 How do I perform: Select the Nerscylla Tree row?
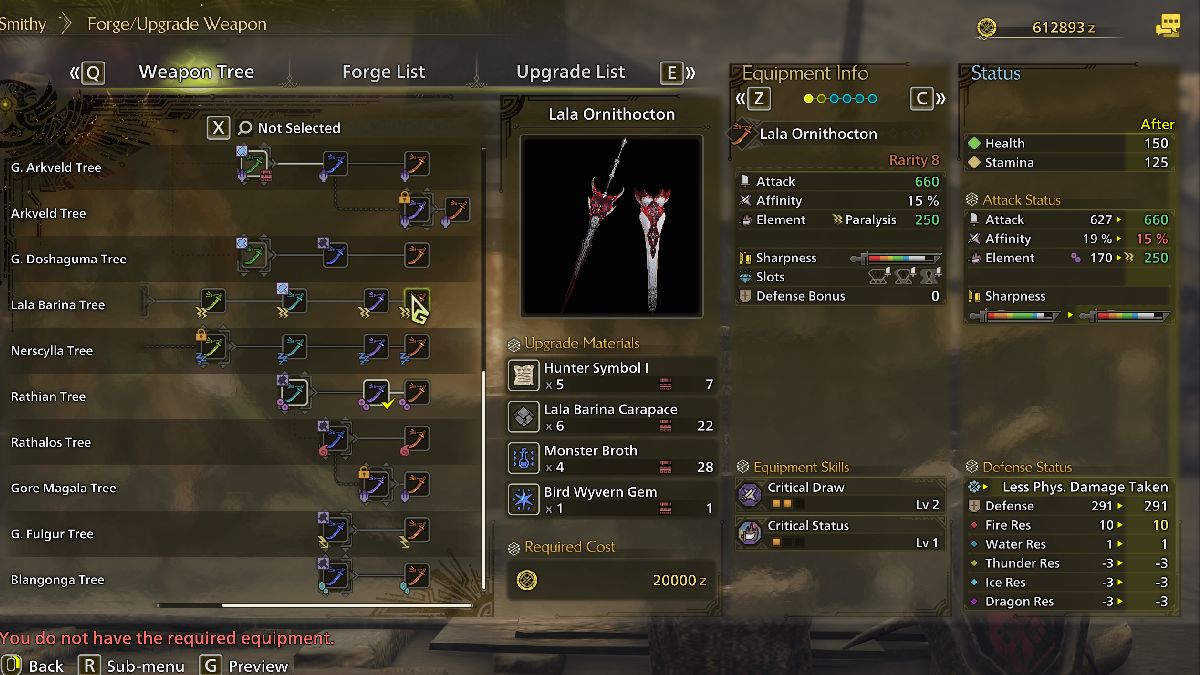(52, 351)
